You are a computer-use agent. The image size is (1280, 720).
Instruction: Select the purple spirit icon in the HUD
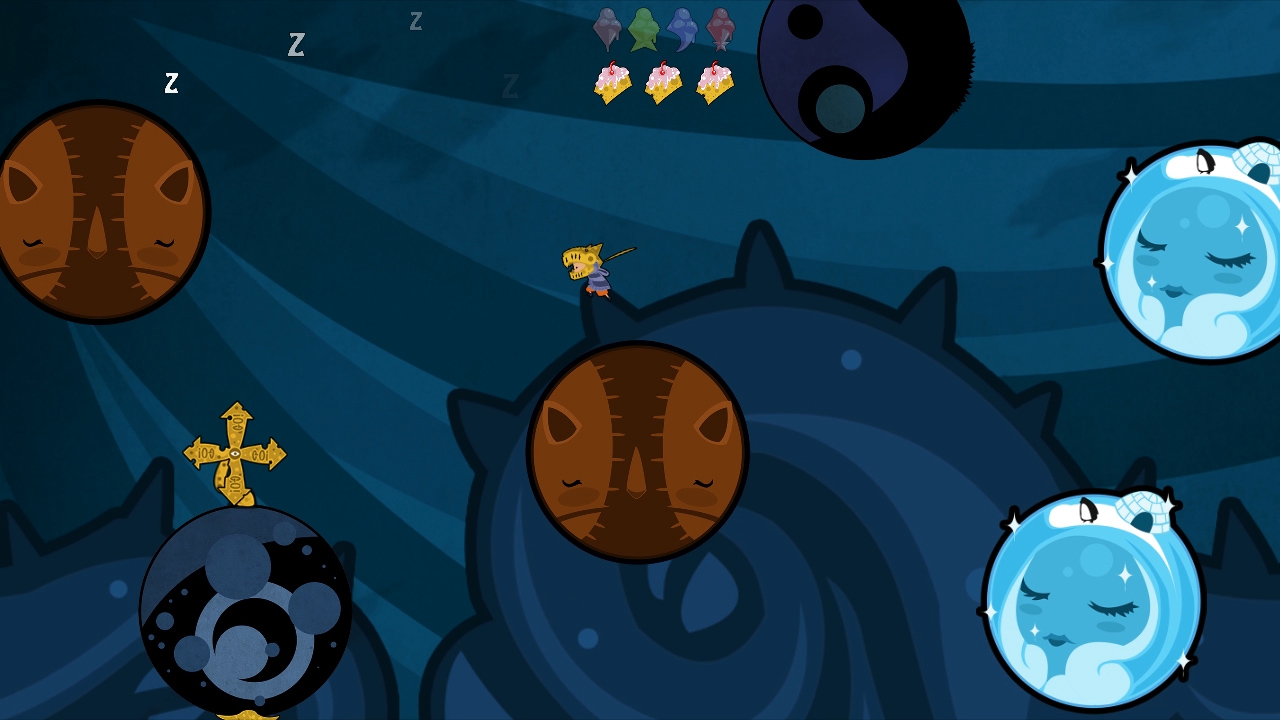pyautogui.click(x=607, y=28)
